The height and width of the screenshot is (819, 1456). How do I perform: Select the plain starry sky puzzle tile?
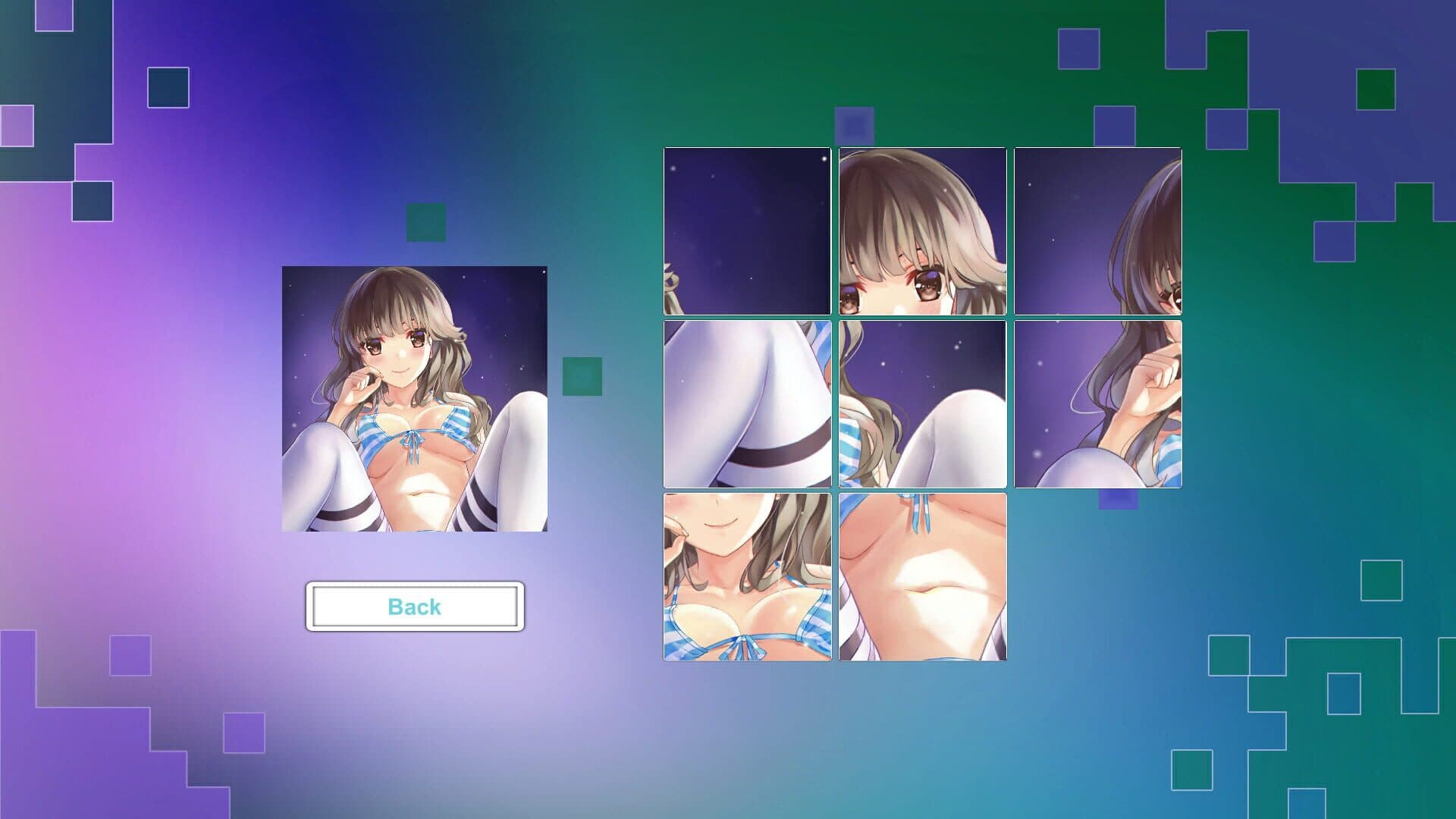pos(747,231)
